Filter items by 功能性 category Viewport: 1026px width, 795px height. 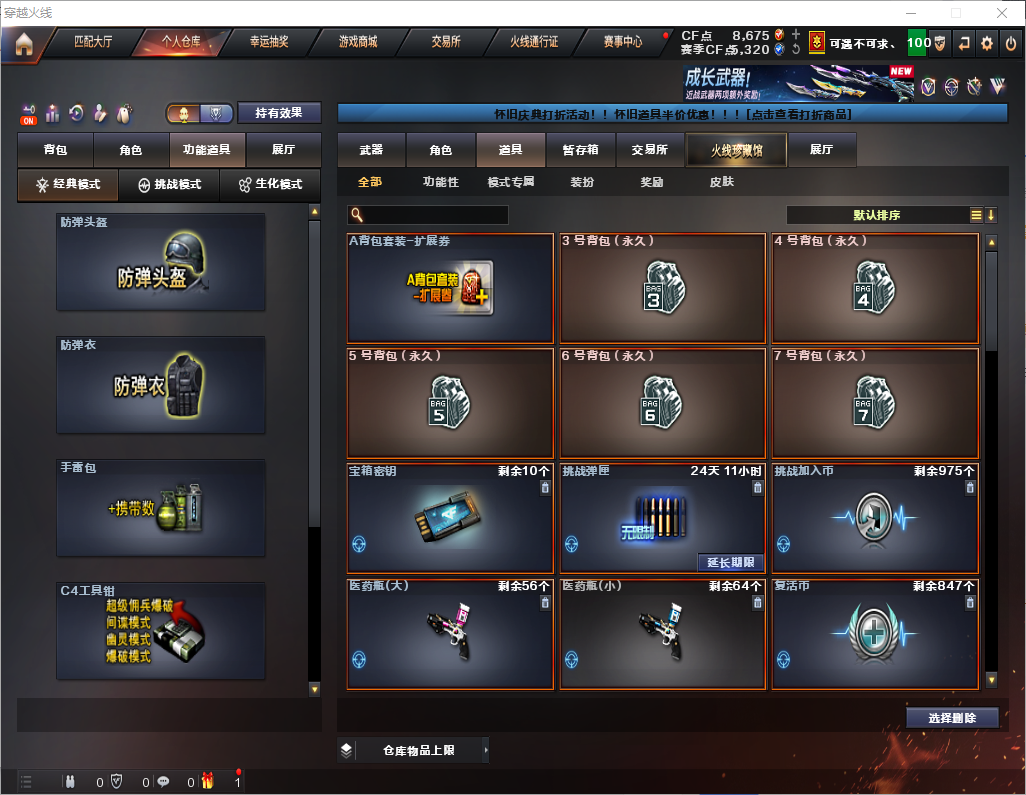440,182
